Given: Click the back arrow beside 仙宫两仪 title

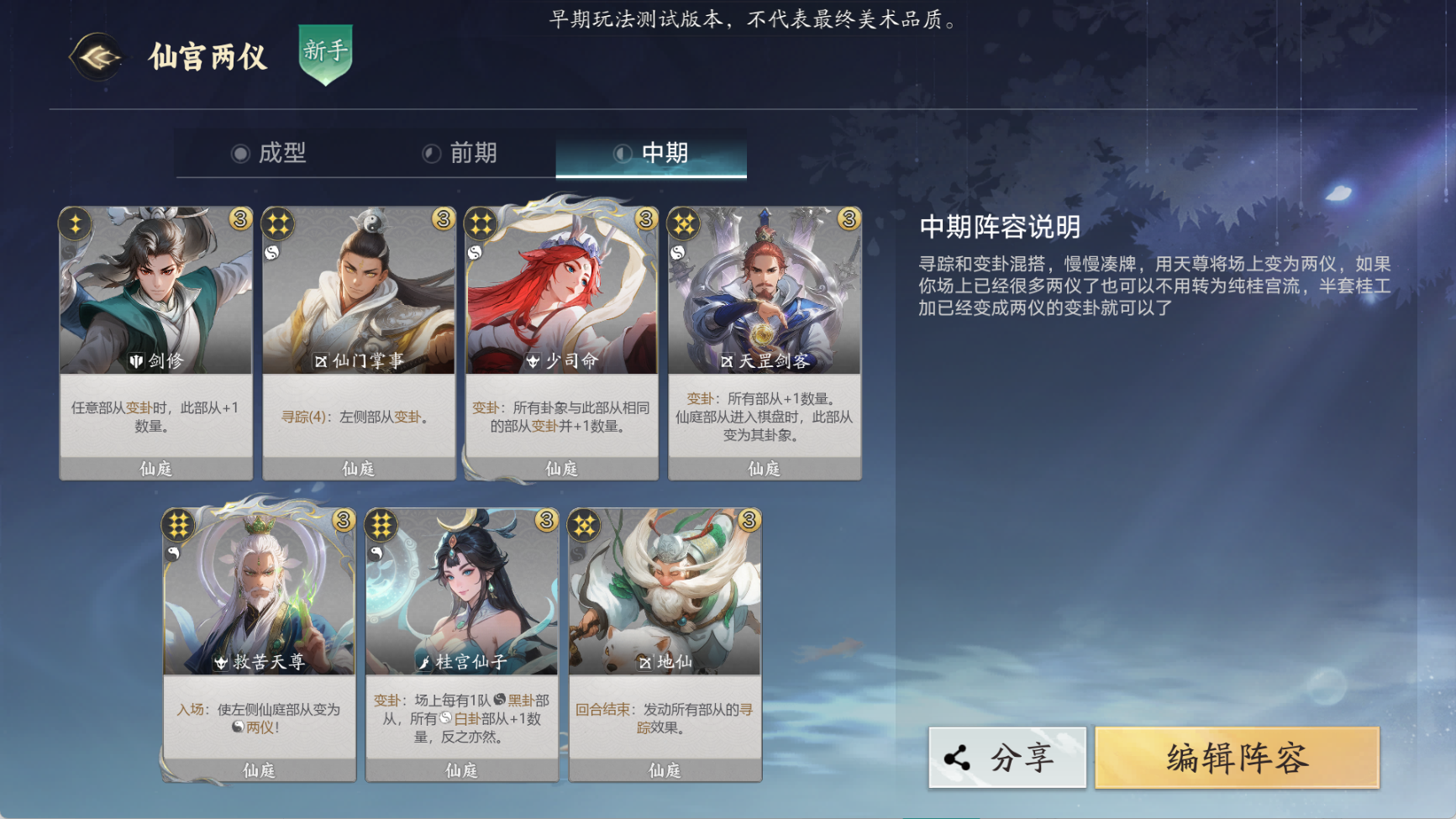Looking at the screenshot, I should (x=96, y=57).
